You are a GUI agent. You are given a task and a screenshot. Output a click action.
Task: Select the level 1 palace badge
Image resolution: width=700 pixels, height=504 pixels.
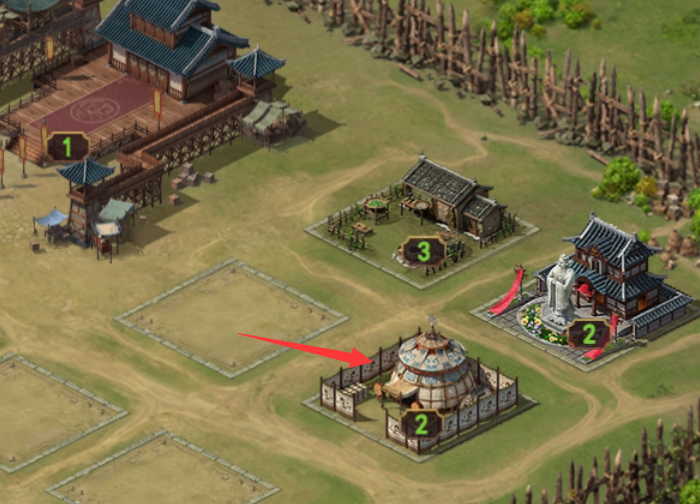point(68,148)
